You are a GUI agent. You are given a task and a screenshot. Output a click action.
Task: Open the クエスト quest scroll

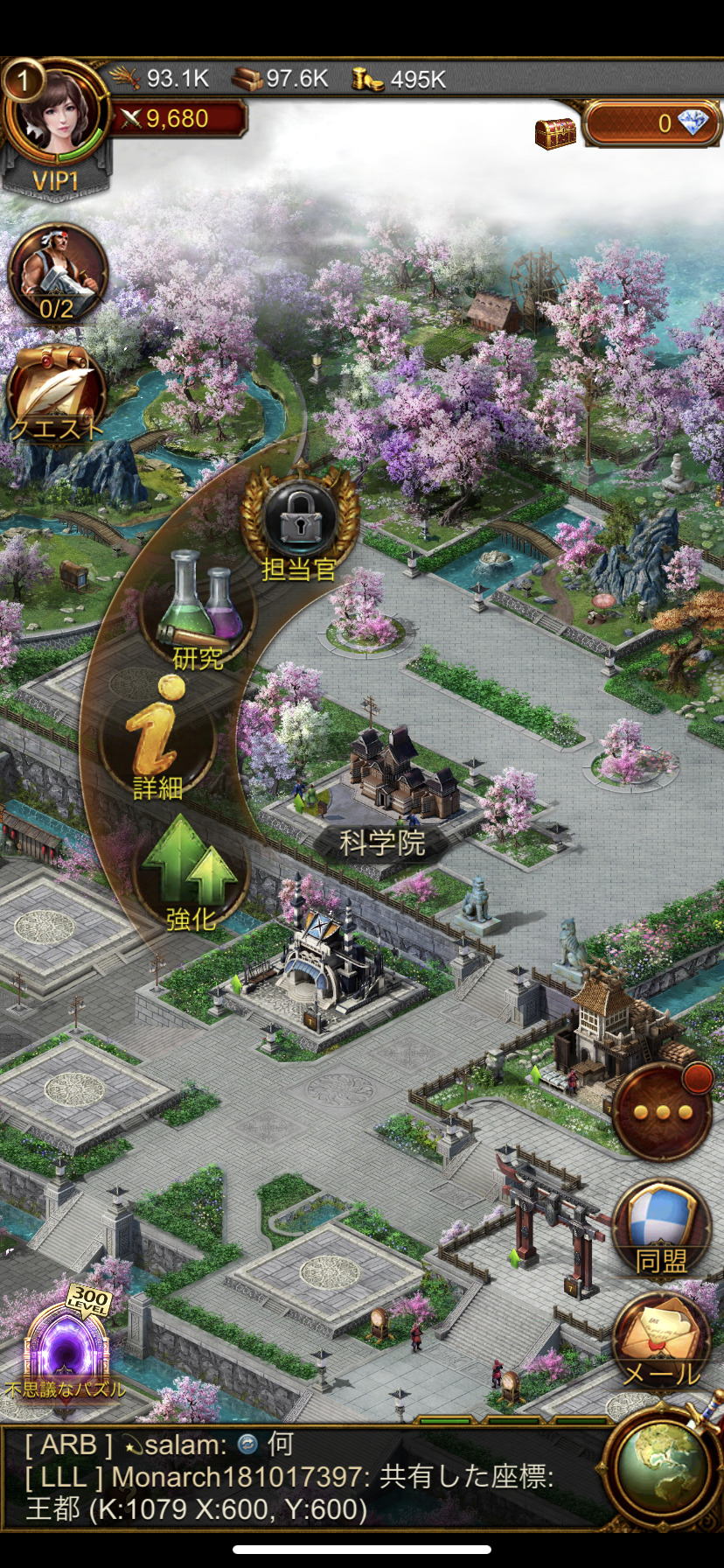57,395
